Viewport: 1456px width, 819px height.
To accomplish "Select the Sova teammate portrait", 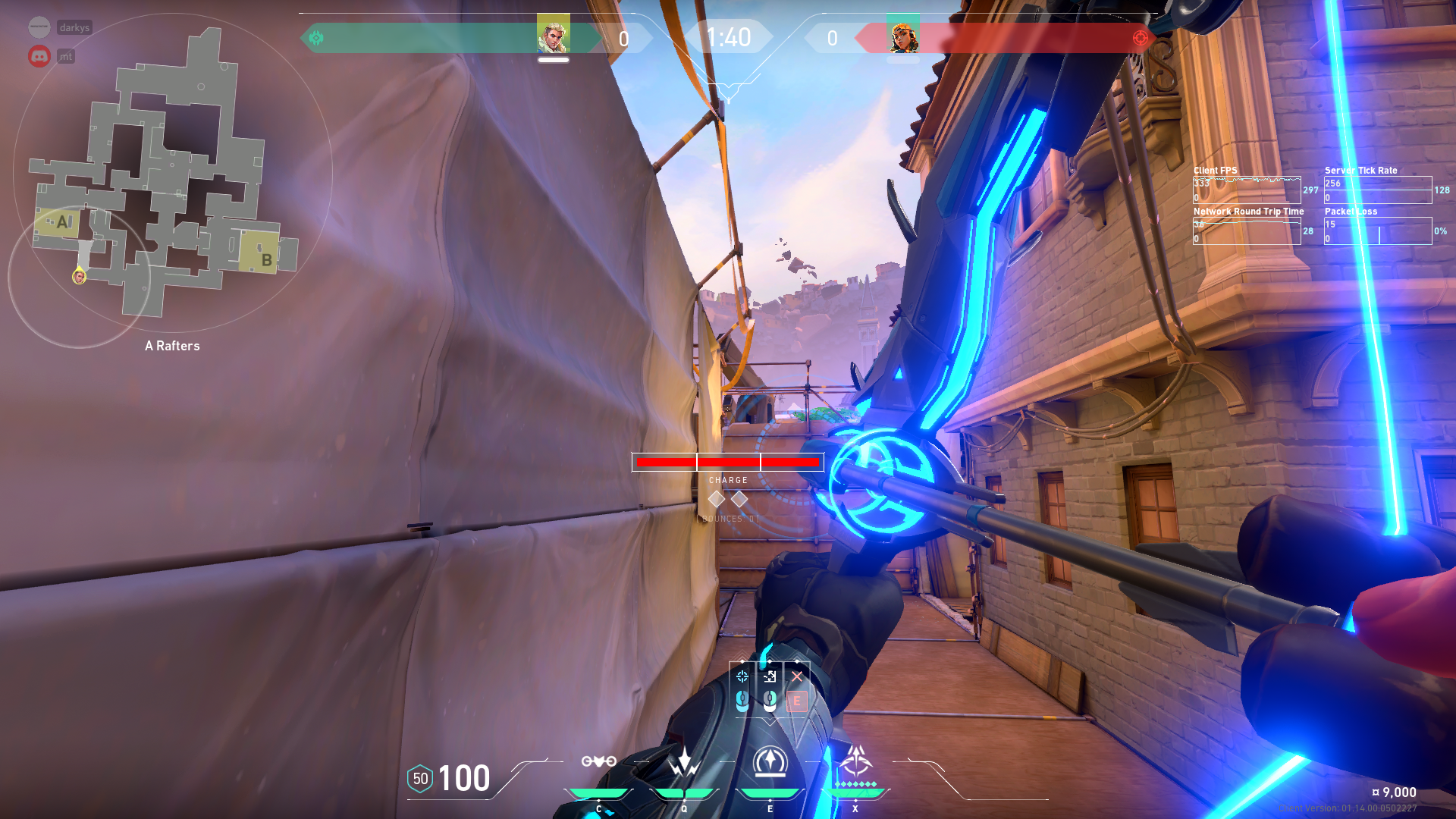I will (x=553, y=35).
